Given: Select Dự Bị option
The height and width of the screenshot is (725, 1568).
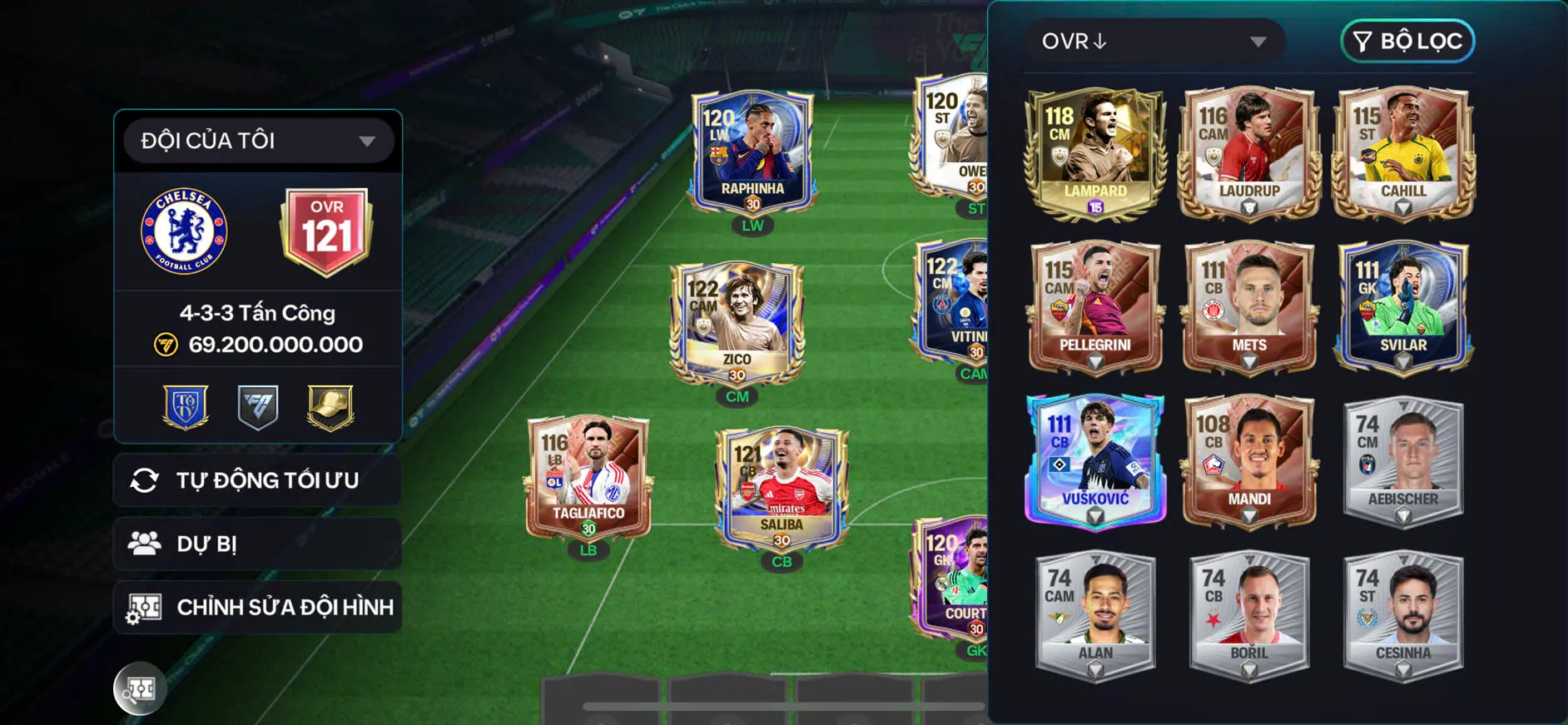Looking at the screenshot, I should tap(257, 544).
